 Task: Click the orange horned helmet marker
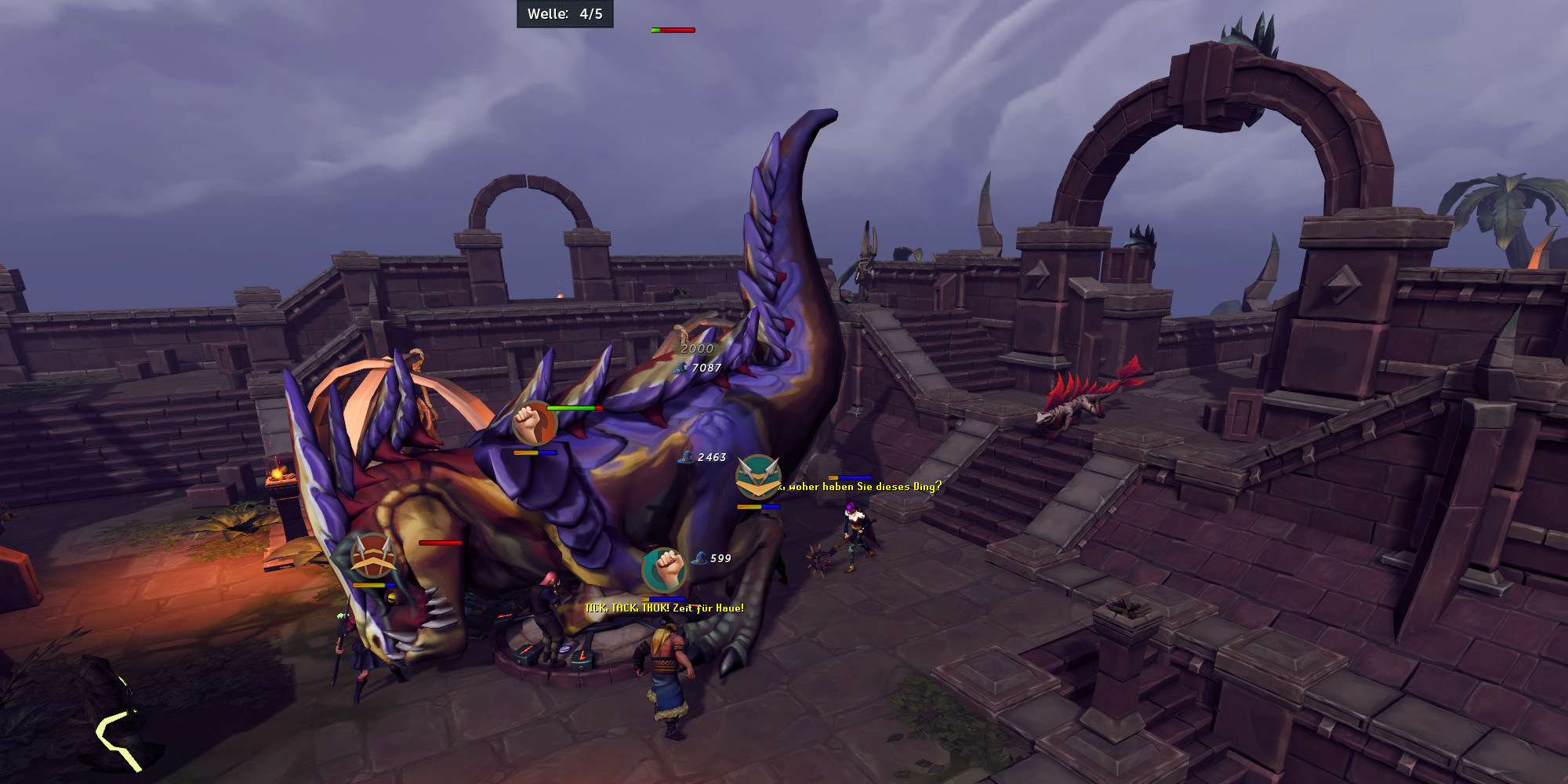pyautogui.click(x=372, y=556)
